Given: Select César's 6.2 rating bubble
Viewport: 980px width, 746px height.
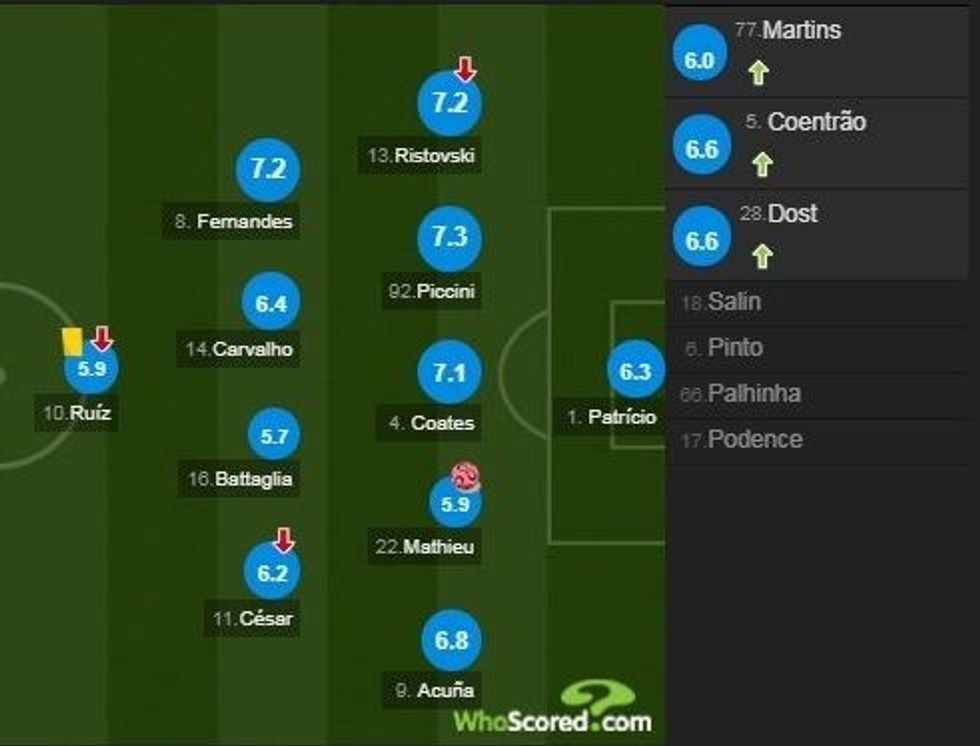Looking at the screenshot, I should pyautogui.click(x=272, y=572).
